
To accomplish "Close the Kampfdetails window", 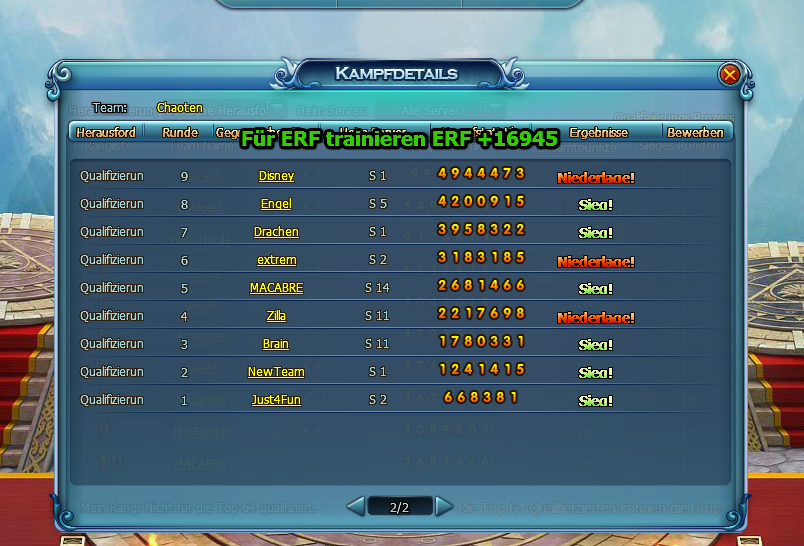I will [x=730, y=74].
